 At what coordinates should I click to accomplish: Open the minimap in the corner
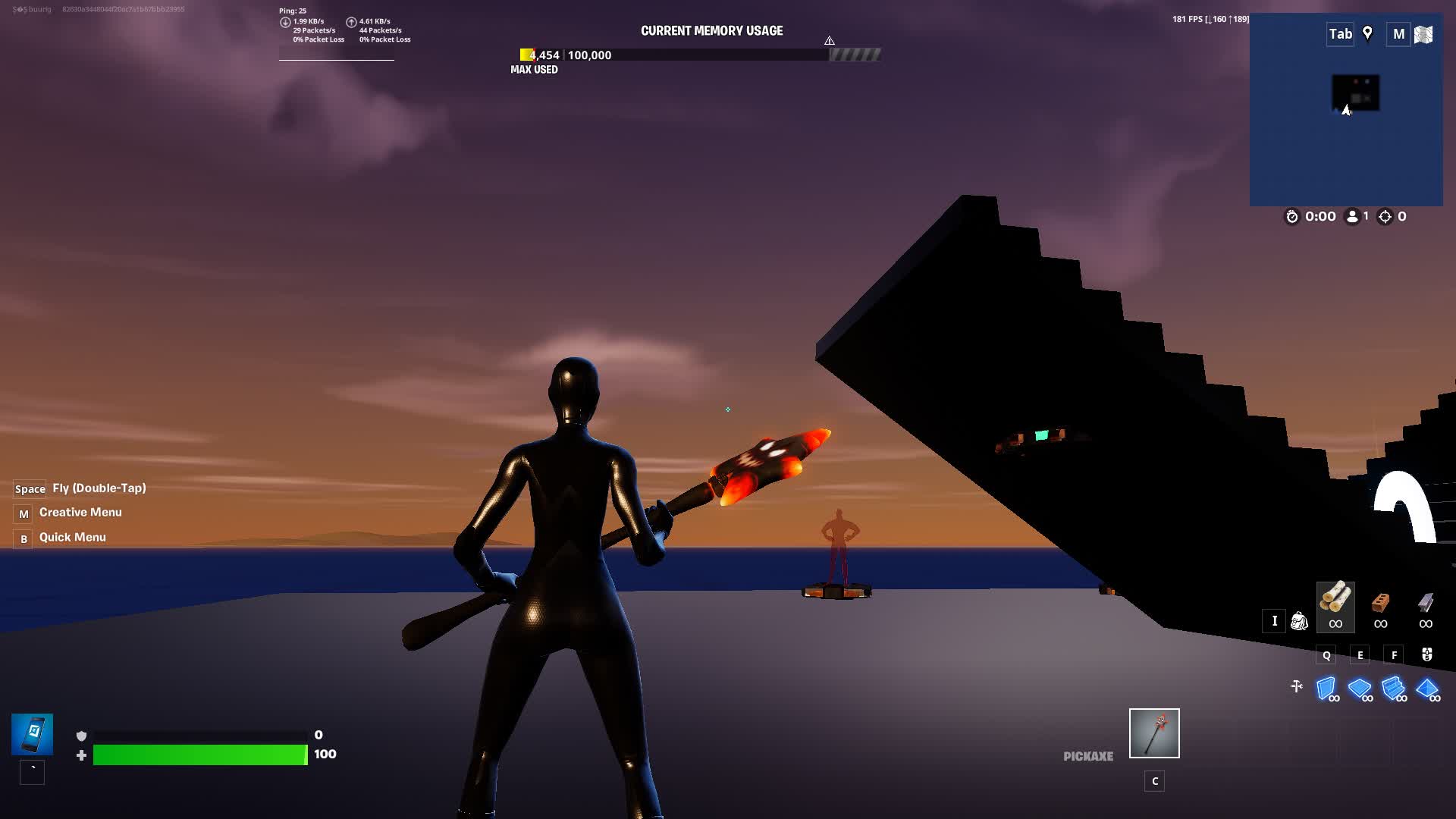pos(1346,121)
